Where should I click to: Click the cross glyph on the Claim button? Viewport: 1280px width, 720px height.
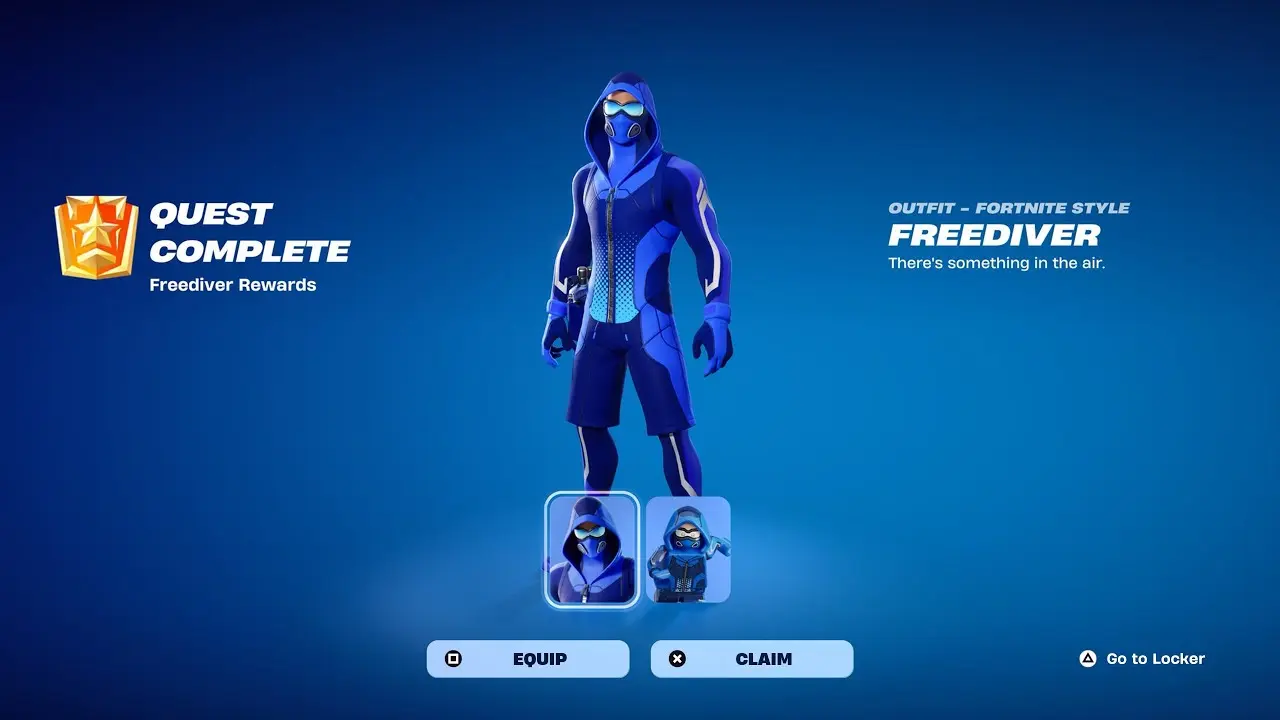(676, 658)
